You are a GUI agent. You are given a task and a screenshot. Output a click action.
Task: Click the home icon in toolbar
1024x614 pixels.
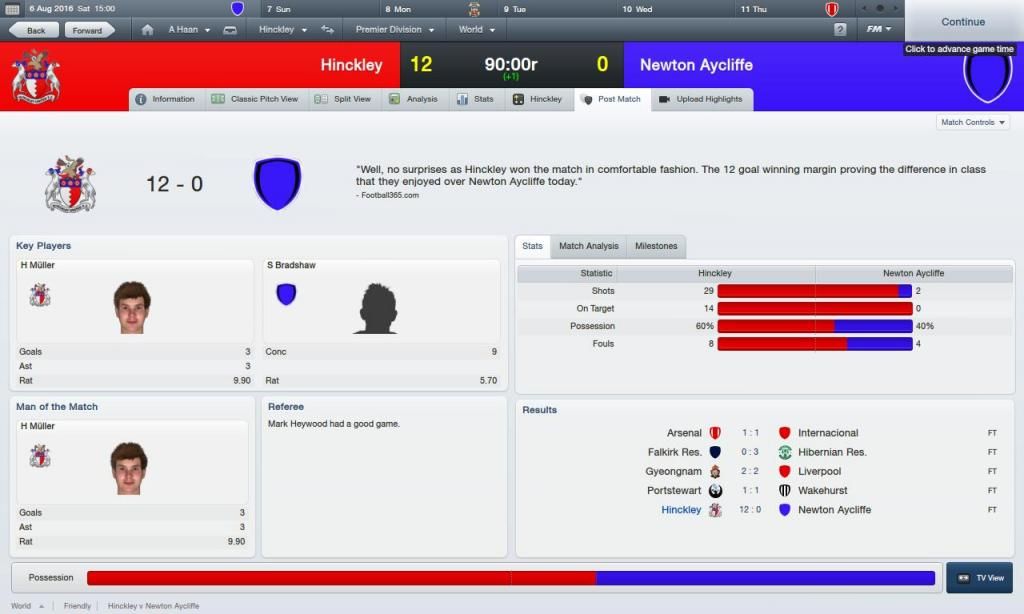coord(148,30)
